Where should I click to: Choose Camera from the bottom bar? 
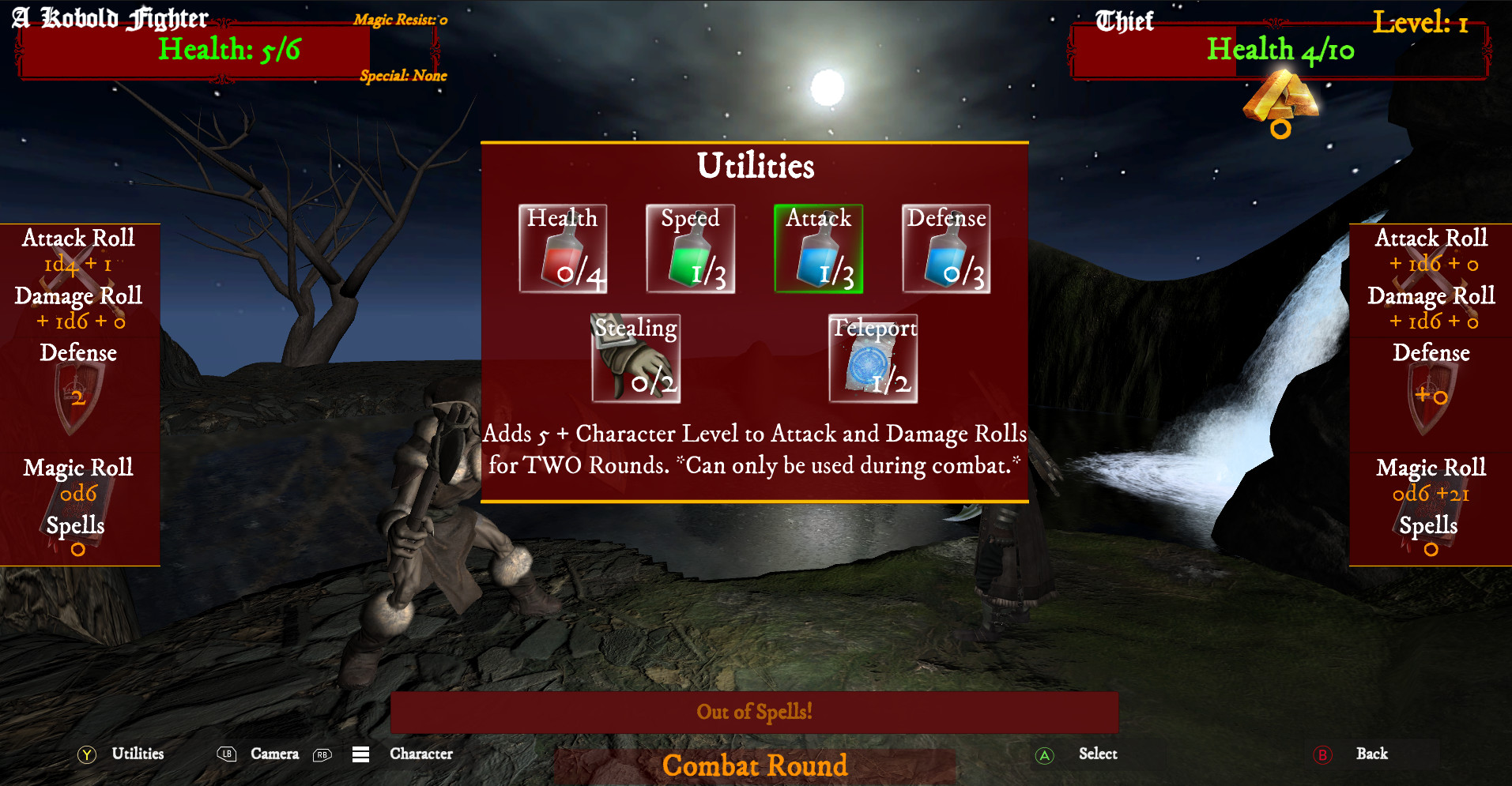point(273,754)
